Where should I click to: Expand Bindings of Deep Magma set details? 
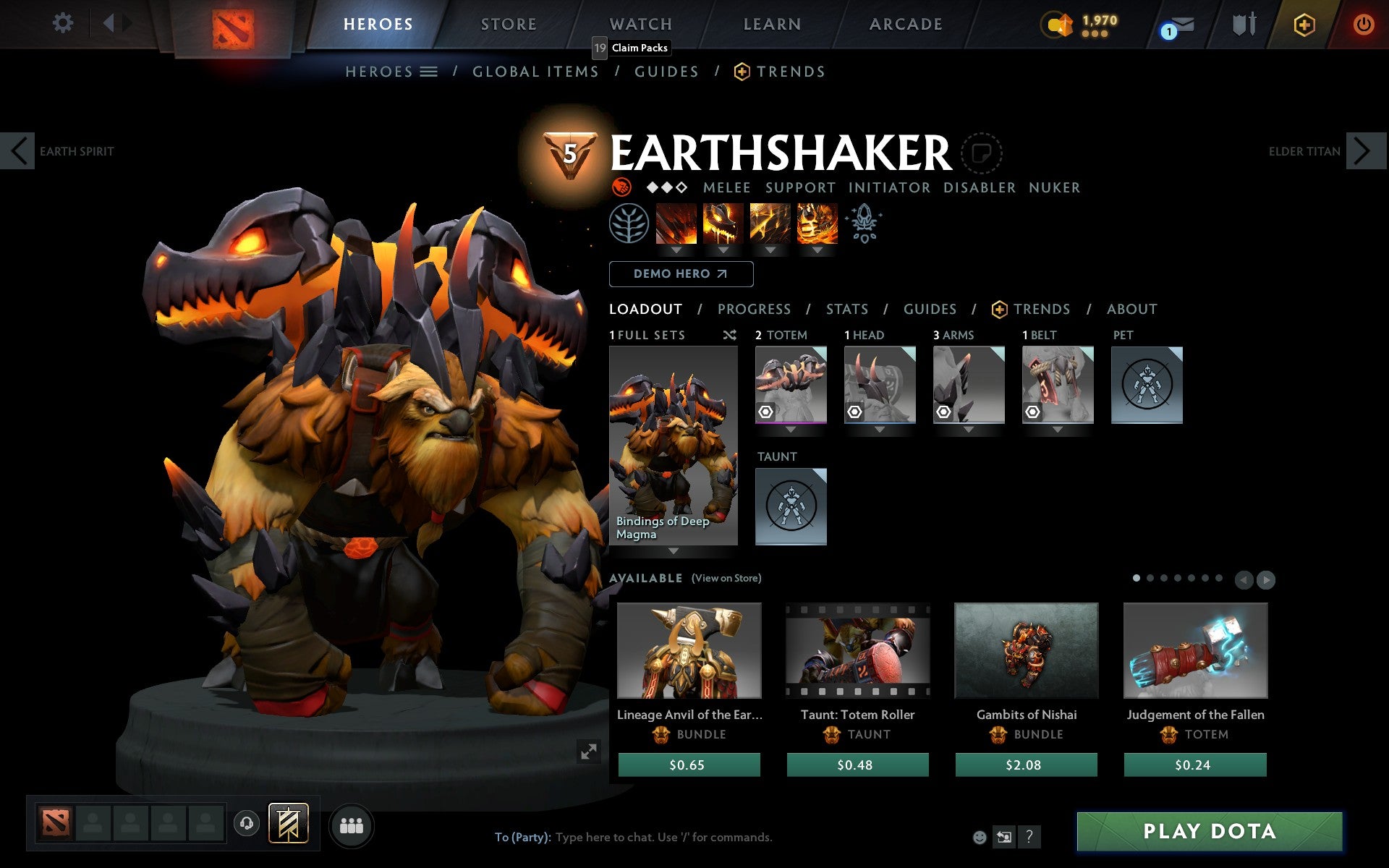point(673,551)
